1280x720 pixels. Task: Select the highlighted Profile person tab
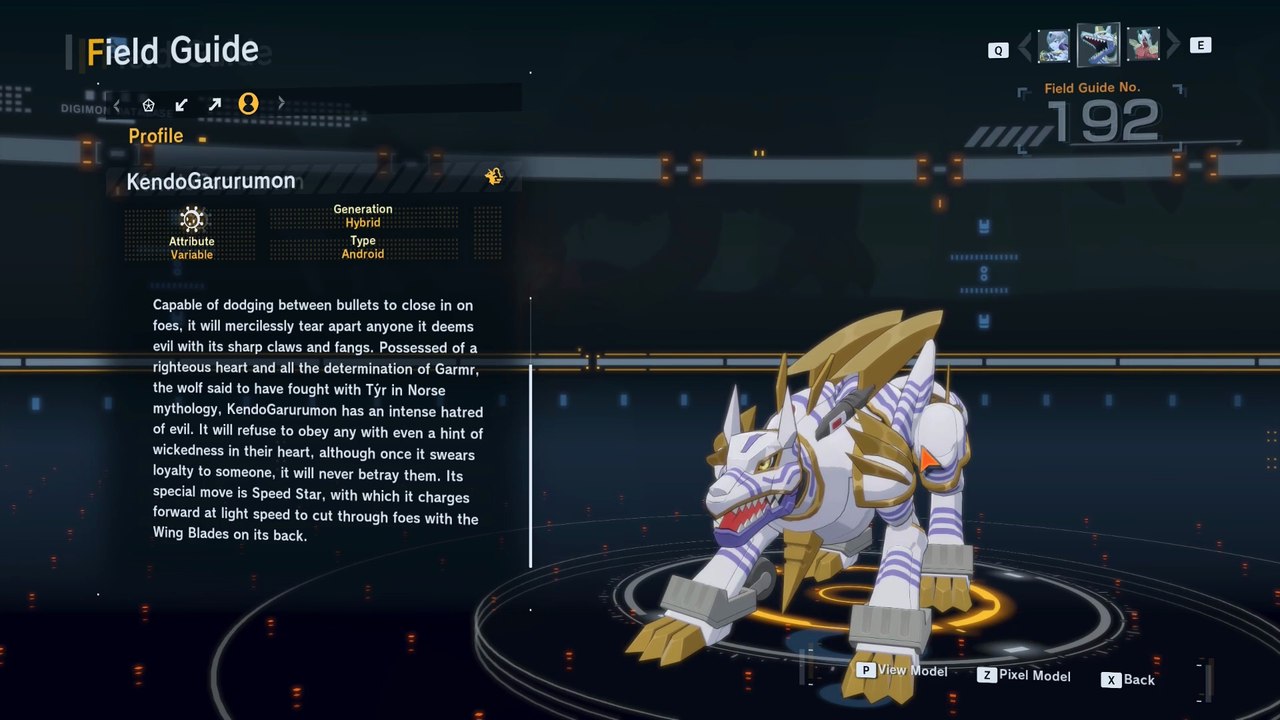point(248,104)
